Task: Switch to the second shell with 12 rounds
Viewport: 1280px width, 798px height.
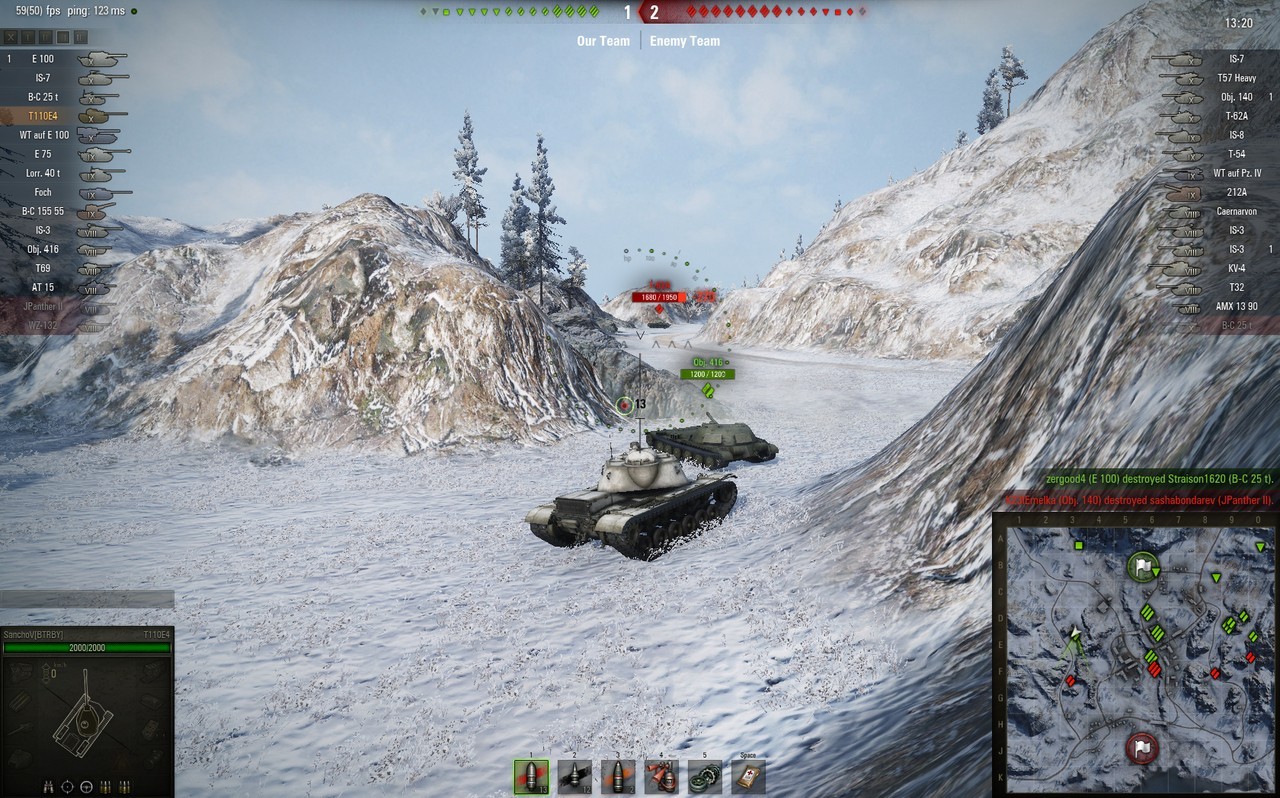Action: (574, 777)
